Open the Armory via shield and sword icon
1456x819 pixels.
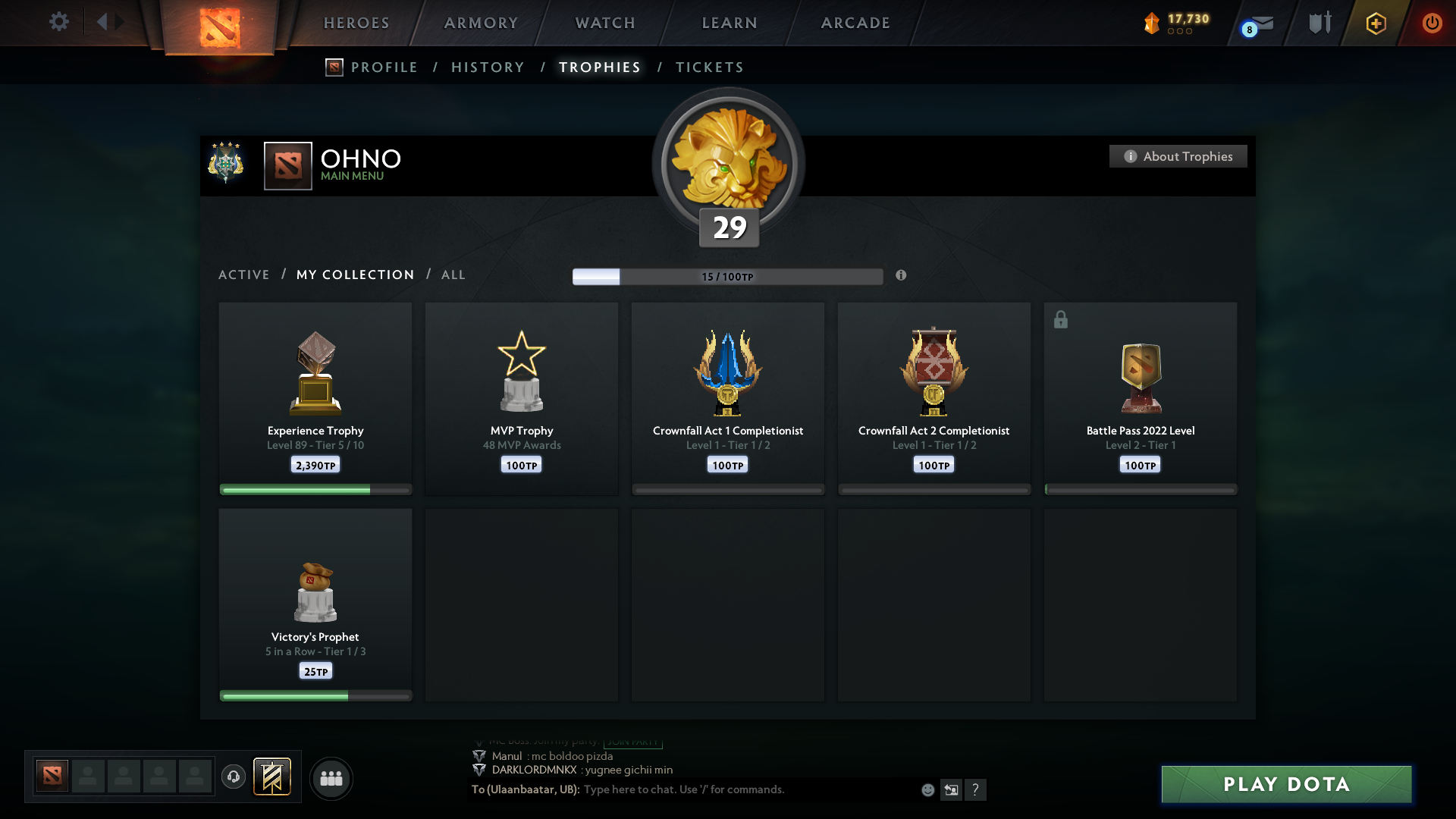pos(1319,22)
